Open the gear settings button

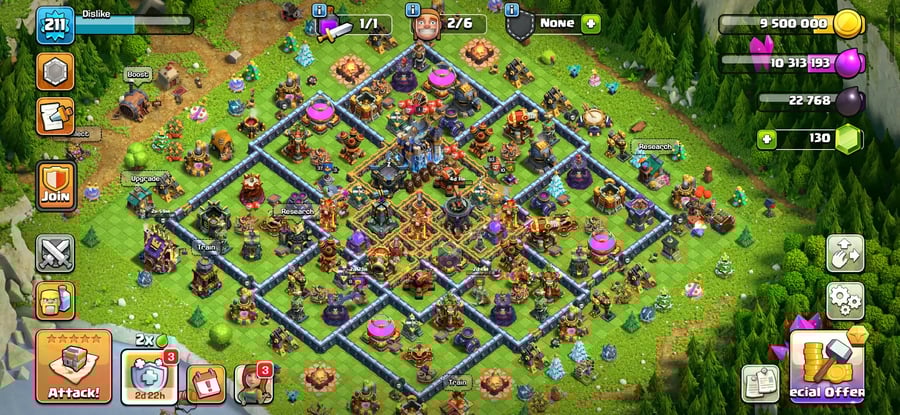(844, 299)
